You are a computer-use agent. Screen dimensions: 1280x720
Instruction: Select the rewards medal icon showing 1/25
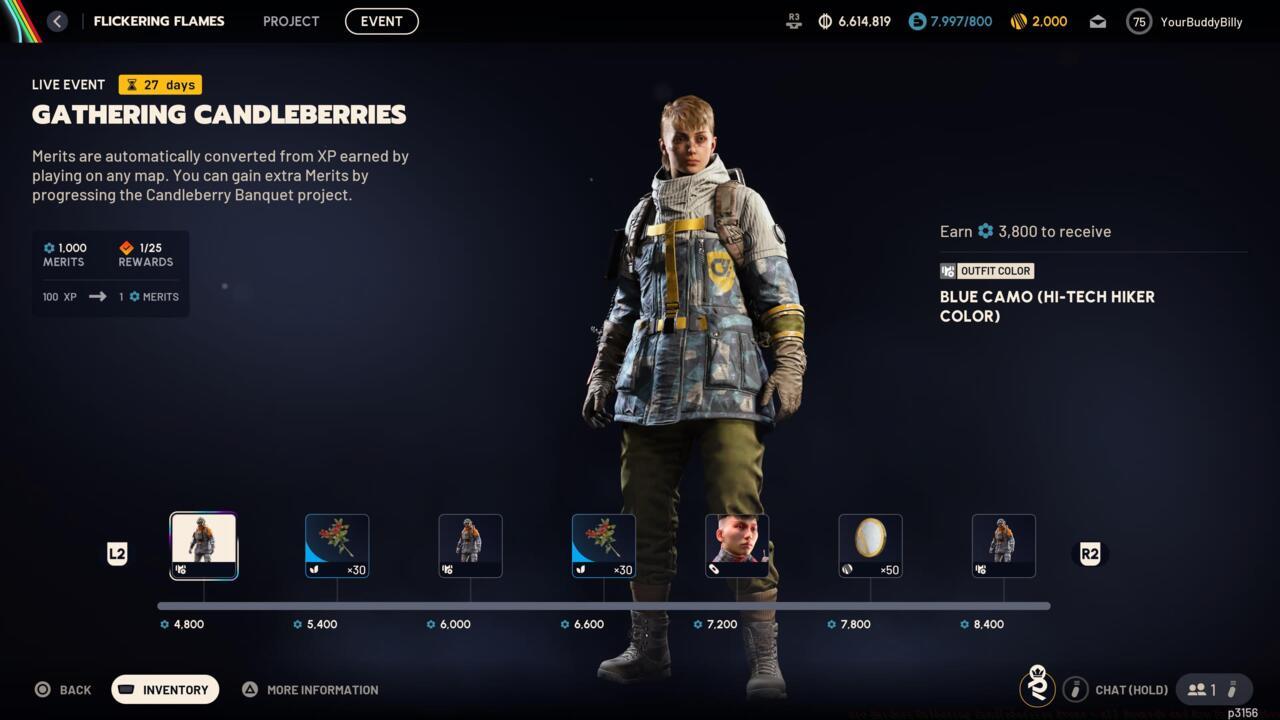[126, 248]
